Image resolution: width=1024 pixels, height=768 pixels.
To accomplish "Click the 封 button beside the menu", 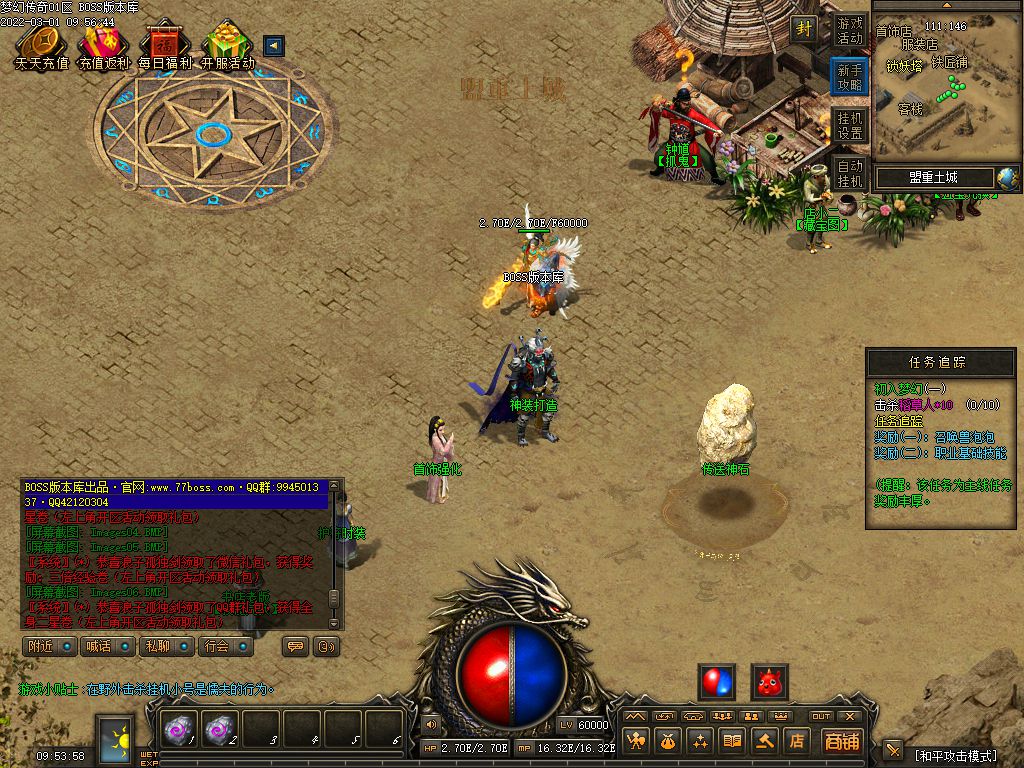I will 804,30.
